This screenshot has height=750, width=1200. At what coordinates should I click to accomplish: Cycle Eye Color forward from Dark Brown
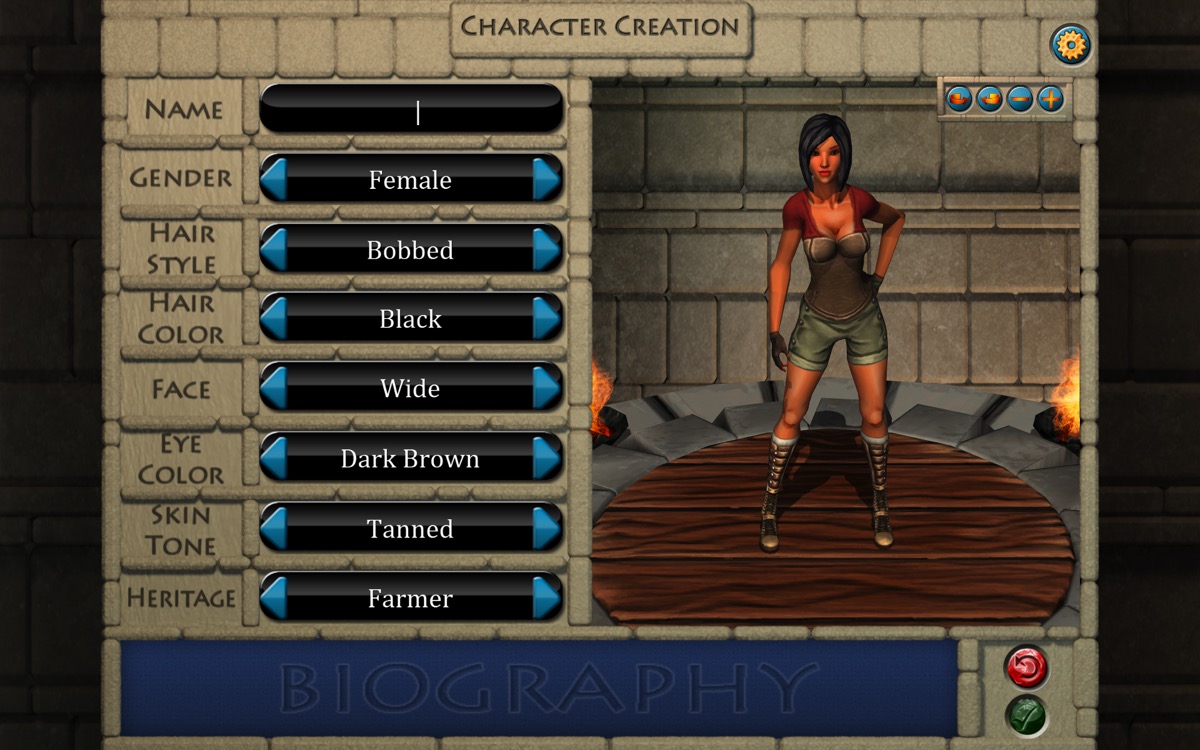tap(546, 458)
